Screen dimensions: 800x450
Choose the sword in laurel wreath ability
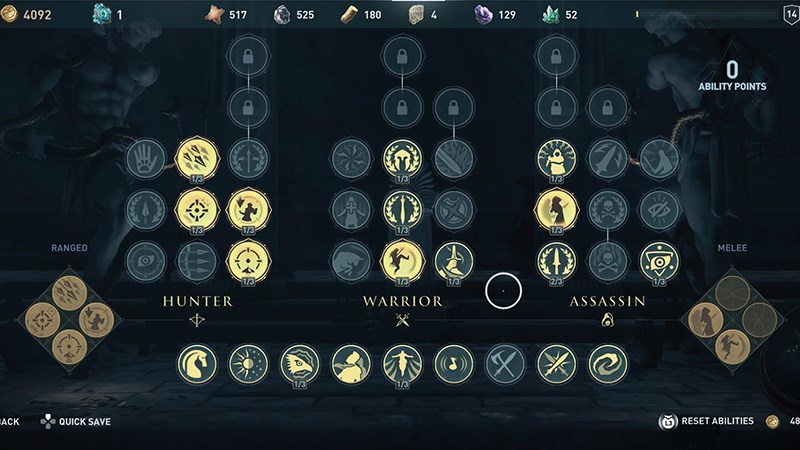click(402, 210)
